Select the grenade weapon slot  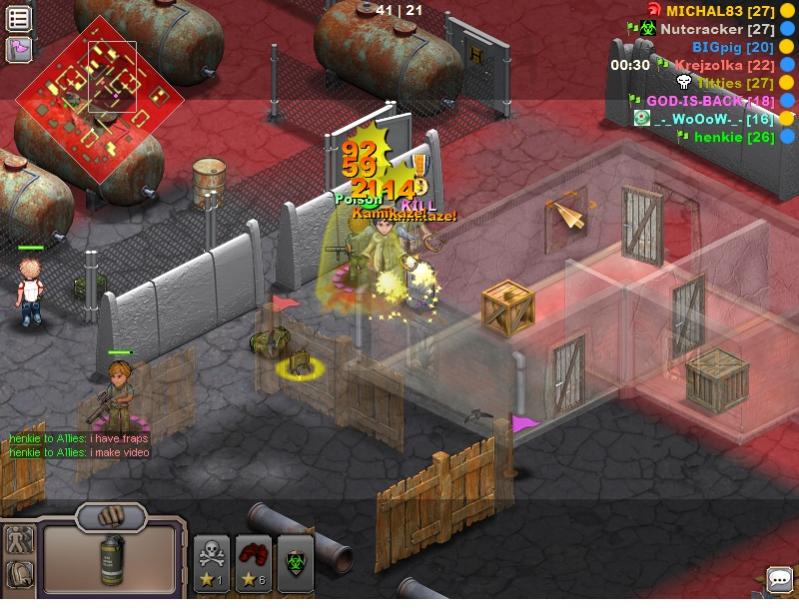(x=110, y=557)
